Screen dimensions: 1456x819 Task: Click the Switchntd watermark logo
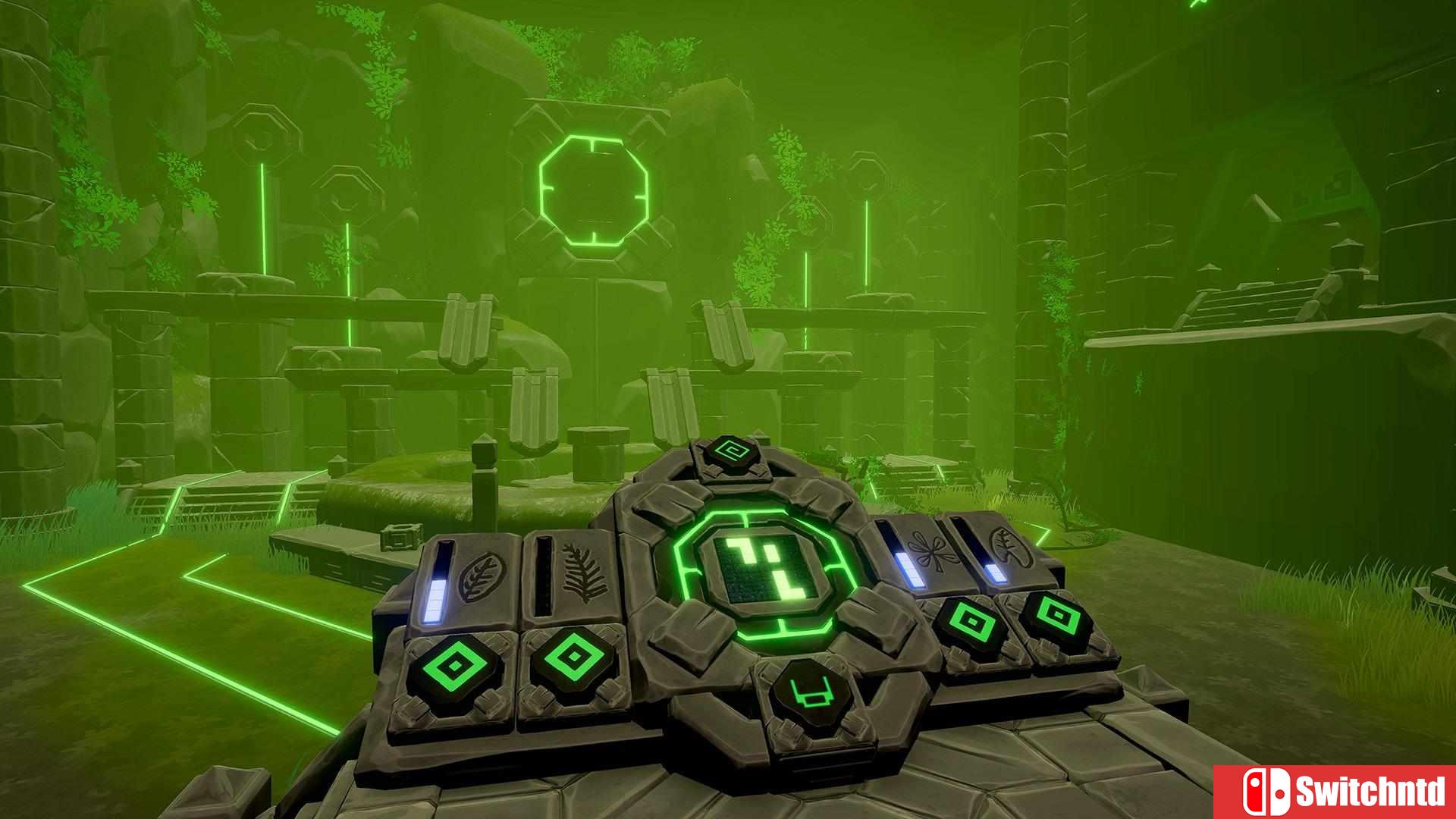pos(1335,792)
